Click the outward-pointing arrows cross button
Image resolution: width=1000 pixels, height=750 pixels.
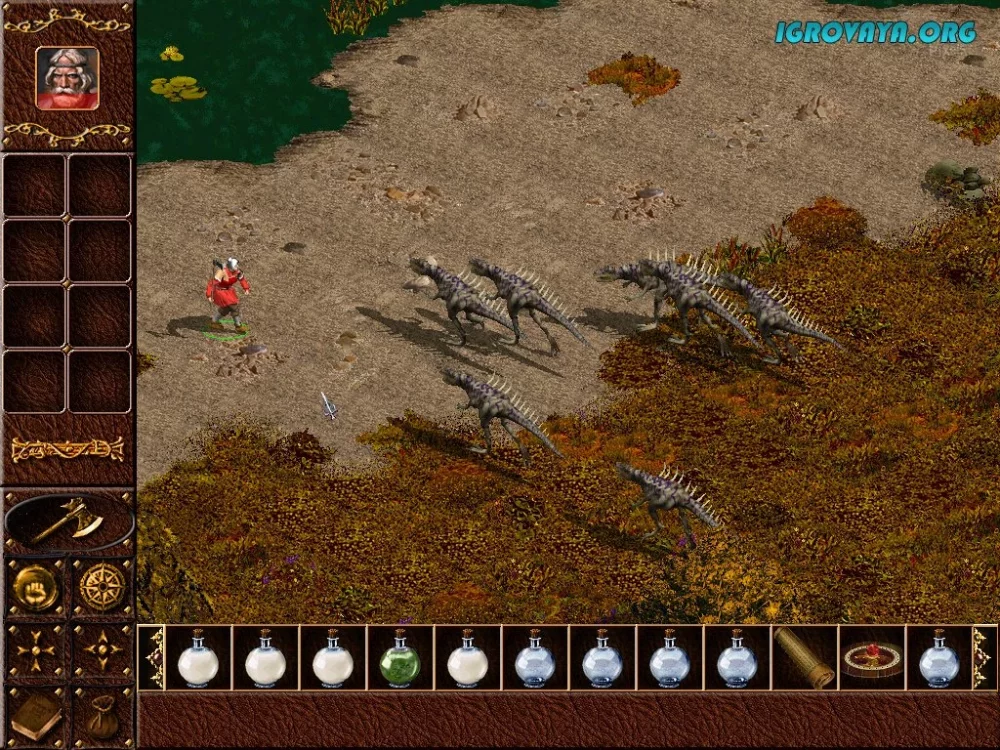[x=102, y=651]
